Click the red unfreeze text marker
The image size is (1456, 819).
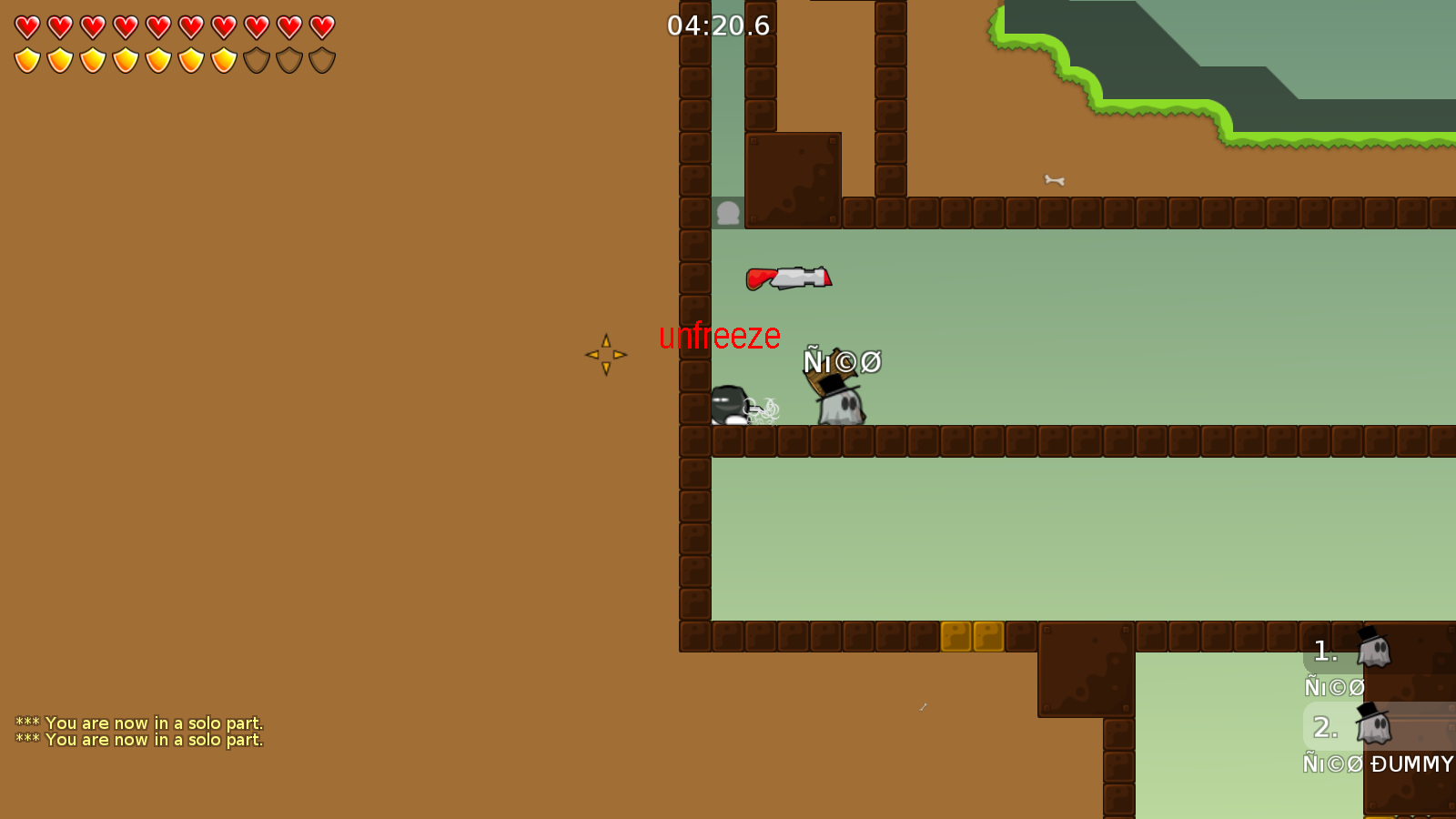[719, 337]
